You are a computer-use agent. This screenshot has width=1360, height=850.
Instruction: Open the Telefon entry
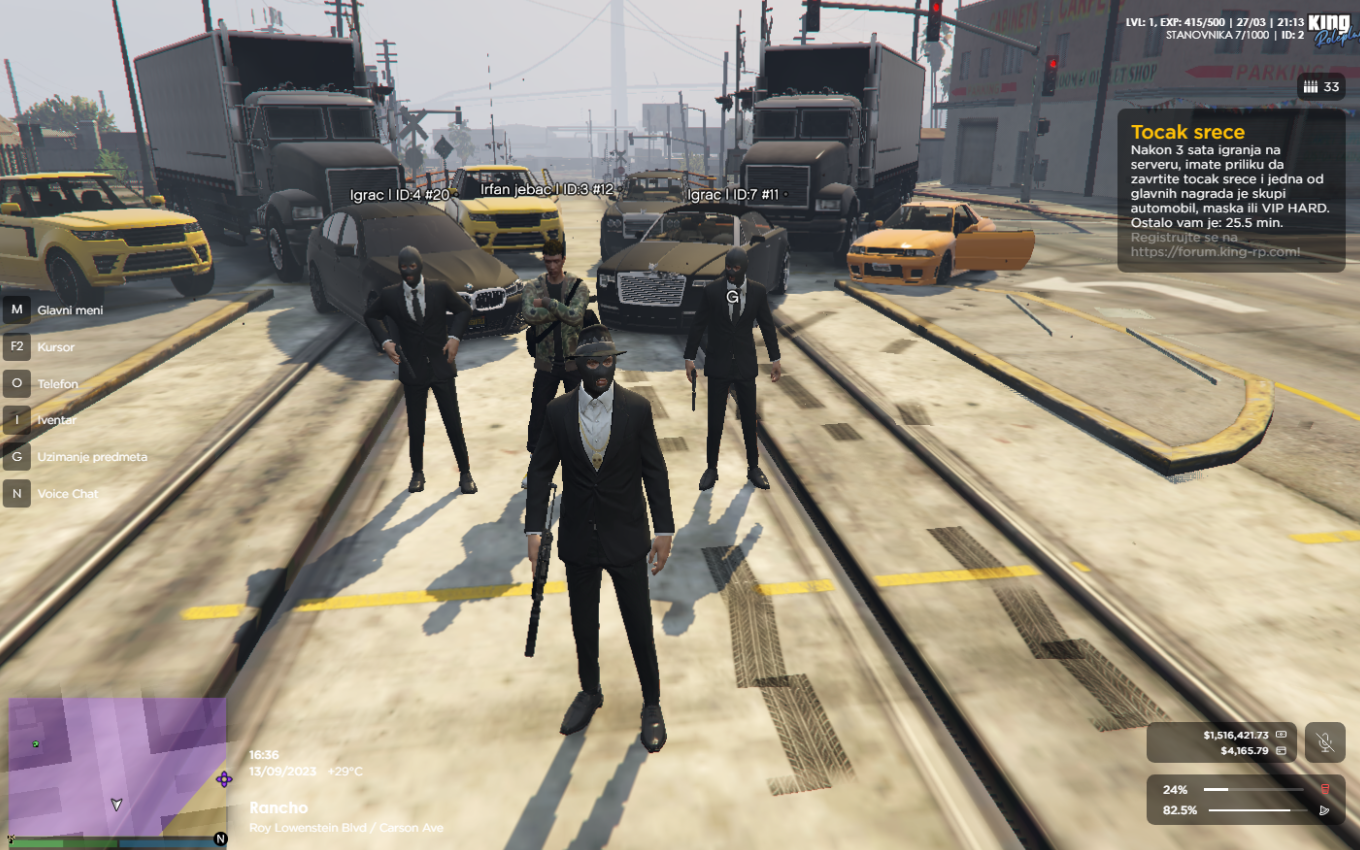pyautogui.click(x=58, y=384)
